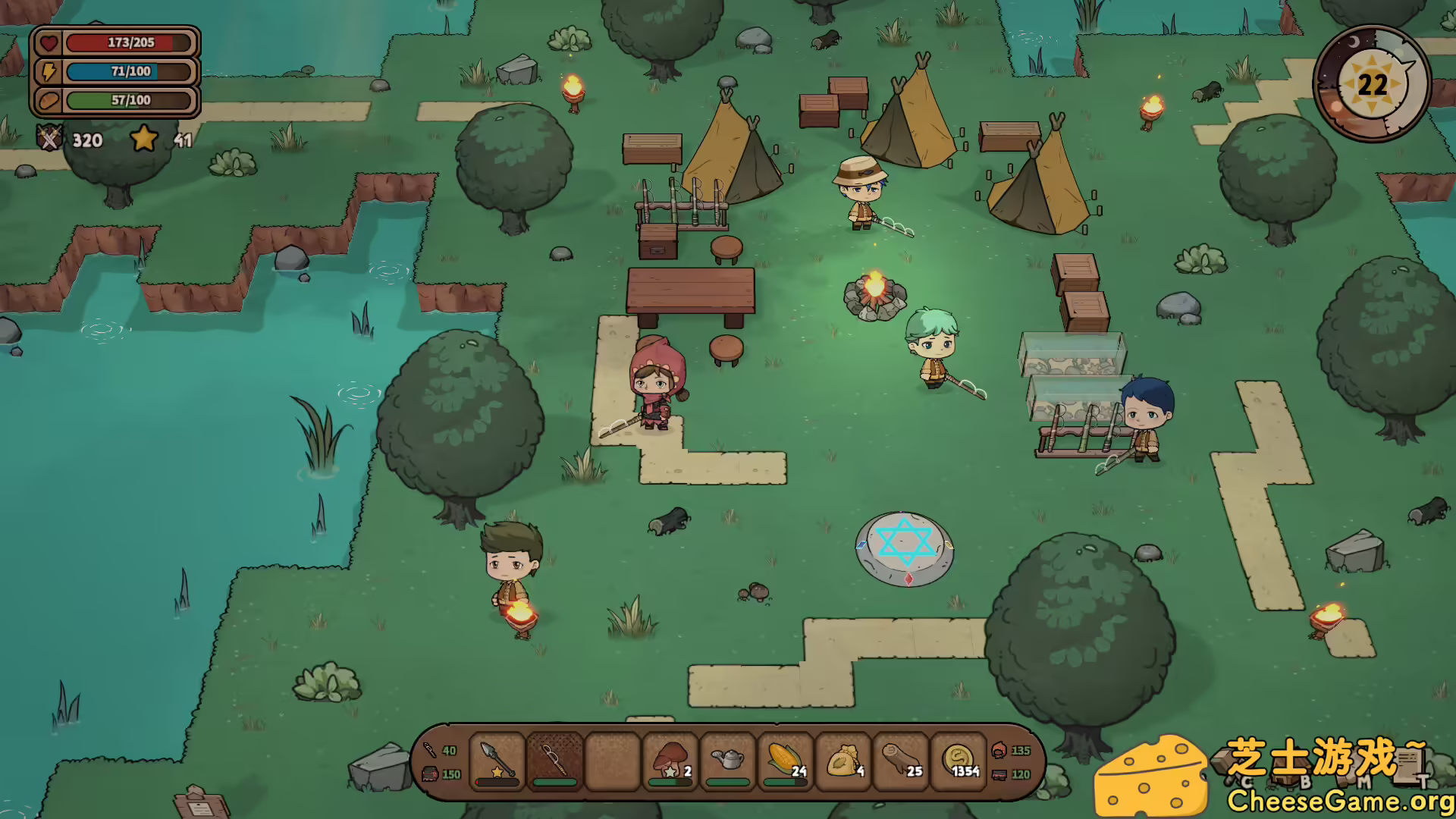The height and width of the screenshot is (819, 1456).
Task: Click the empty third hotbar slot
Action: point(613,761)
